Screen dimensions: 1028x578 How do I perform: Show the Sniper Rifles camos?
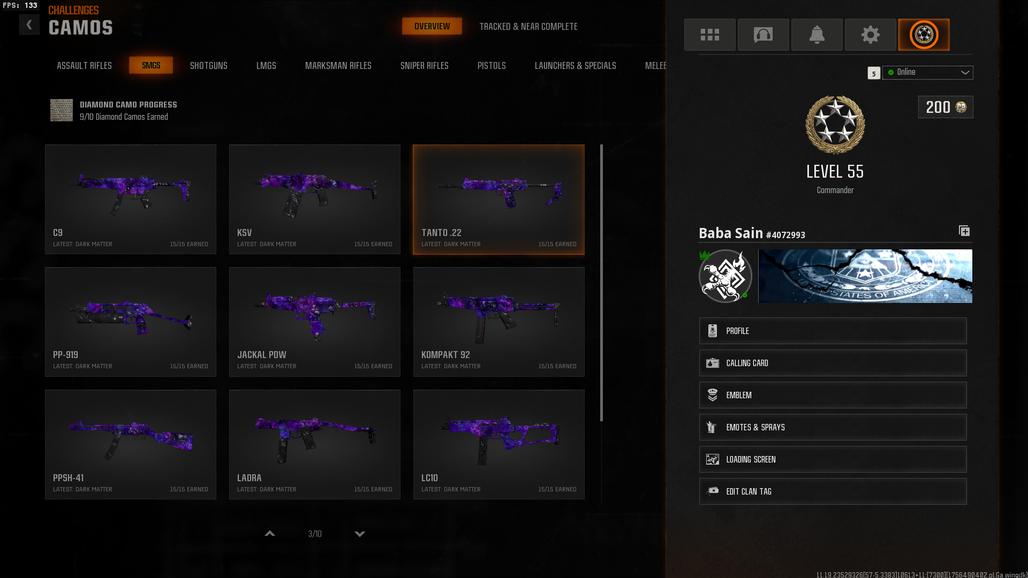(424, 66)
